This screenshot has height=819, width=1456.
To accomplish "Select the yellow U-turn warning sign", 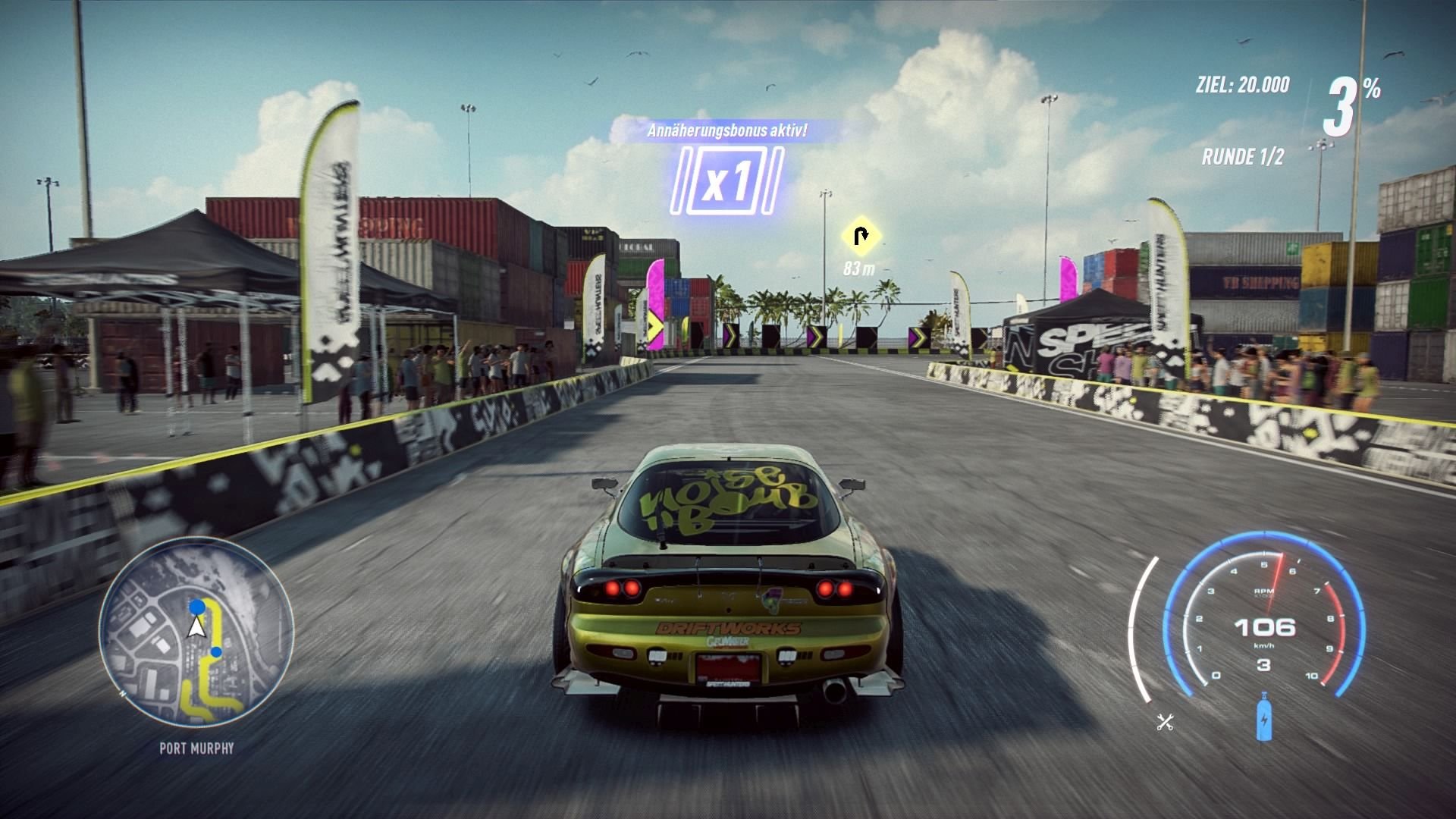I will [861, 237].
